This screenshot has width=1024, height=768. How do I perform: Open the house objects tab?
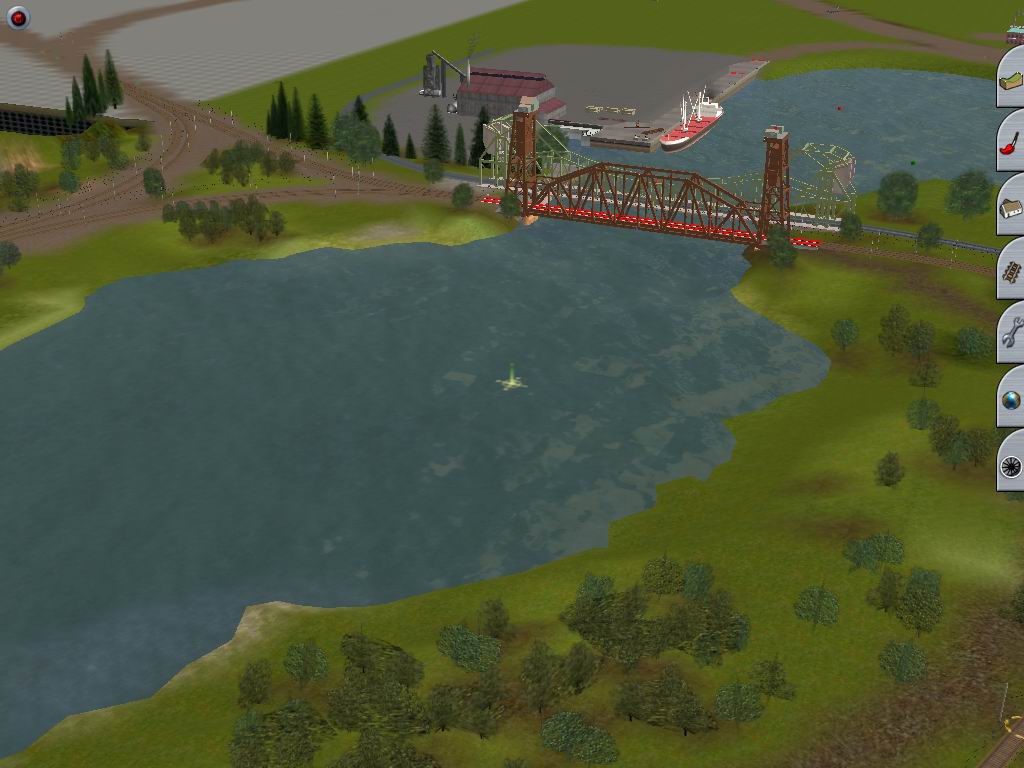coord(1011,207)
